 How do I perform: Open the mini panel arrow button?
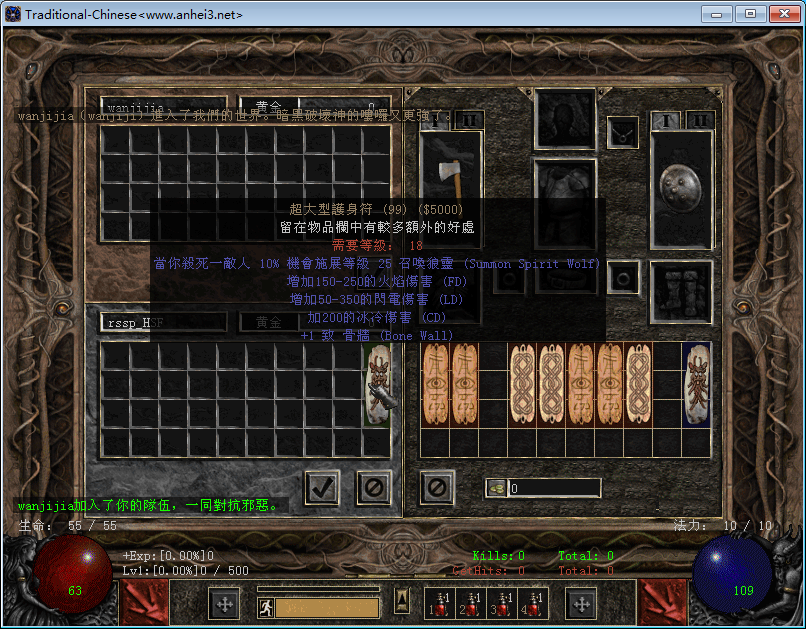point(401,600)
